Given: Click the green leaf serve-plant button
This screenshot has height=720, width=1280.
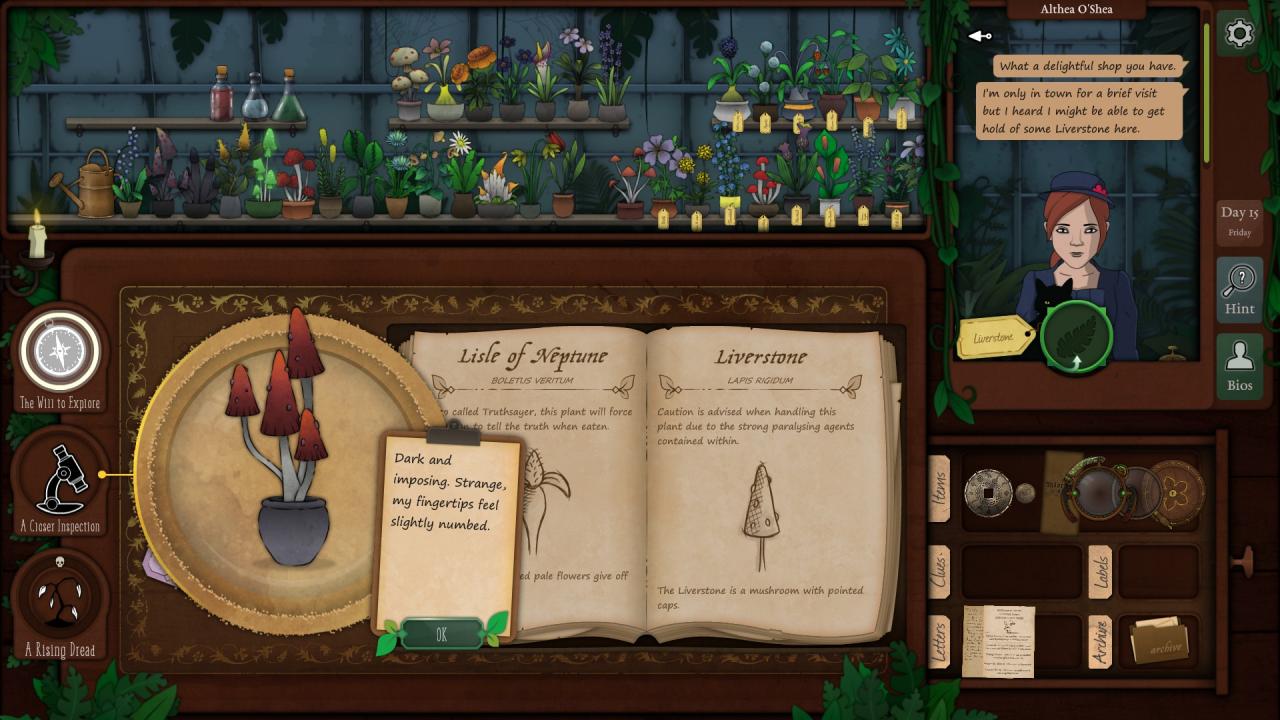Looking at the screenshot, I should point(1076,338).
